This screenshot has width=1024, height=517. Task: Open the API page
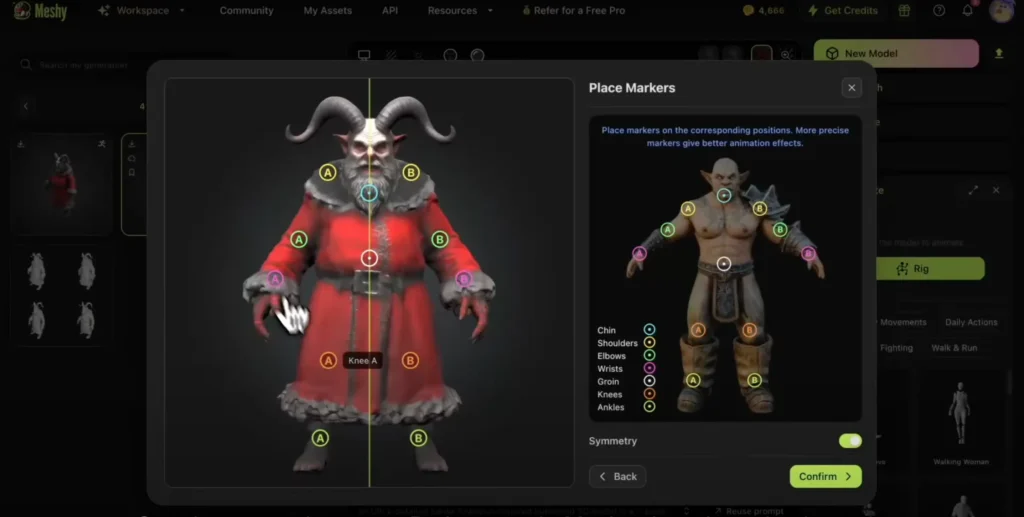pyautogui.click(x=390, y=11)
